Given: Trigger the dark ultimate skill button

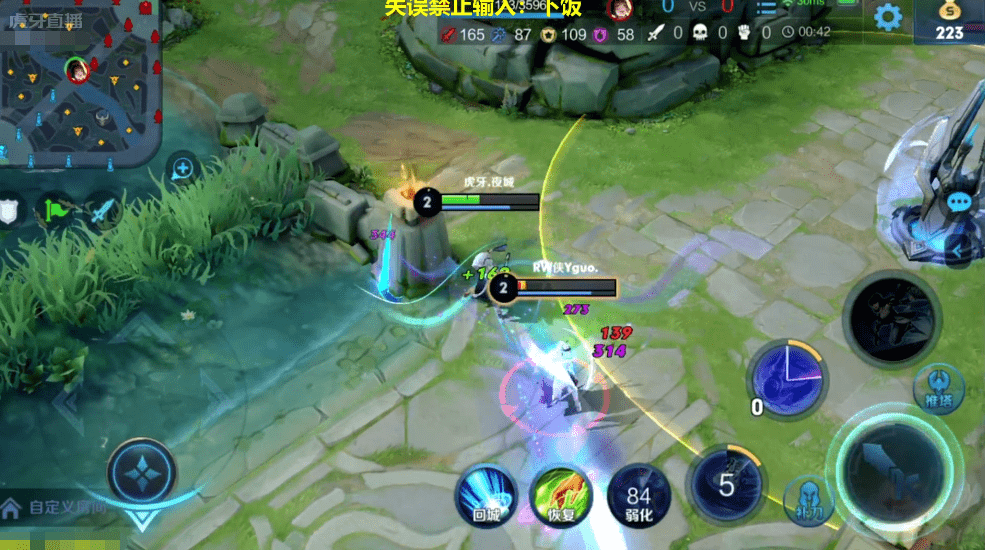Looking at the screenshot, I should pyautogui.click(x=891, y=318).
